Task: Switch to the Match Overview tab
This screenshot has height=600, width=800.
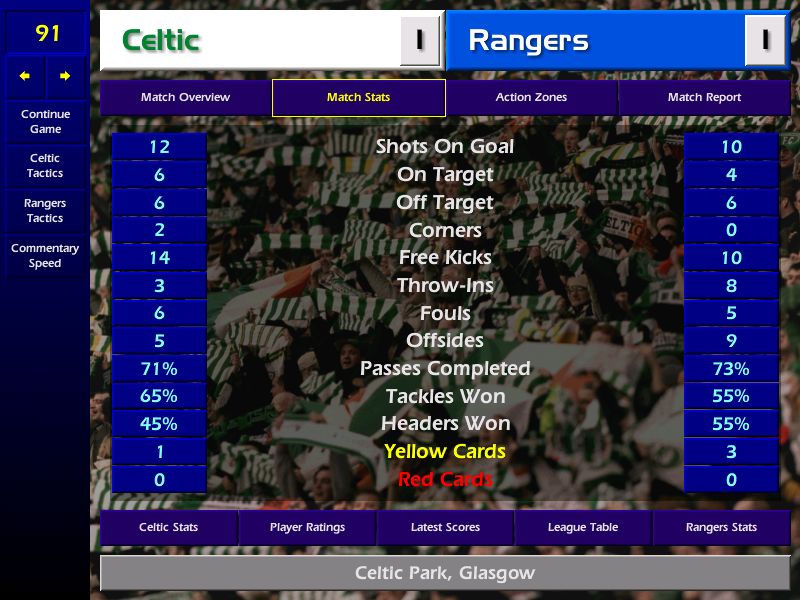Action: (x=185, y=98)
